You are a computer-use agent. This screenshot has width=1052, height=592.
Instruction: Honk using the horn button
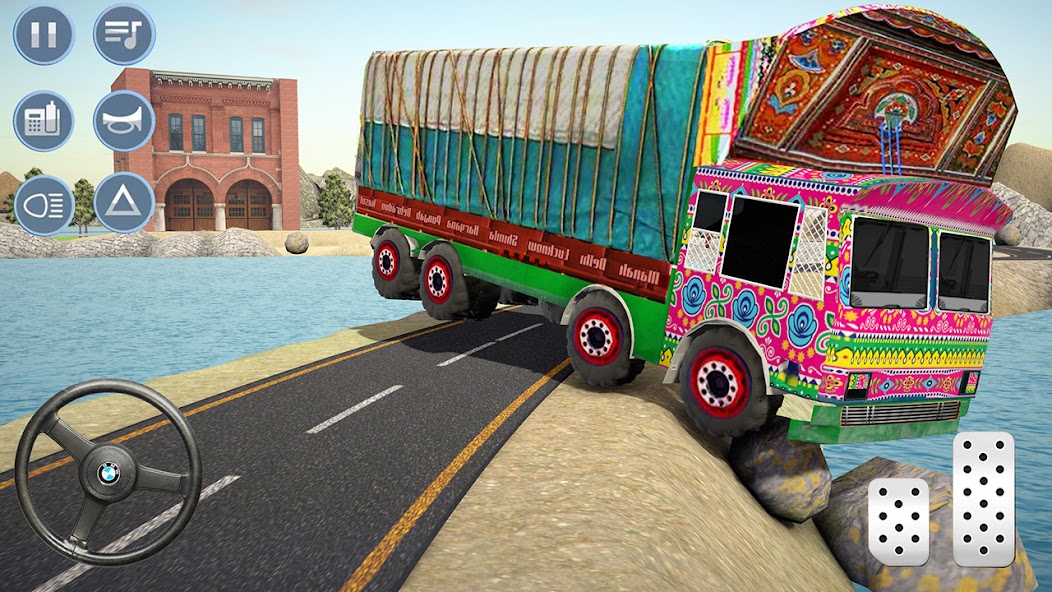[124, 121]
